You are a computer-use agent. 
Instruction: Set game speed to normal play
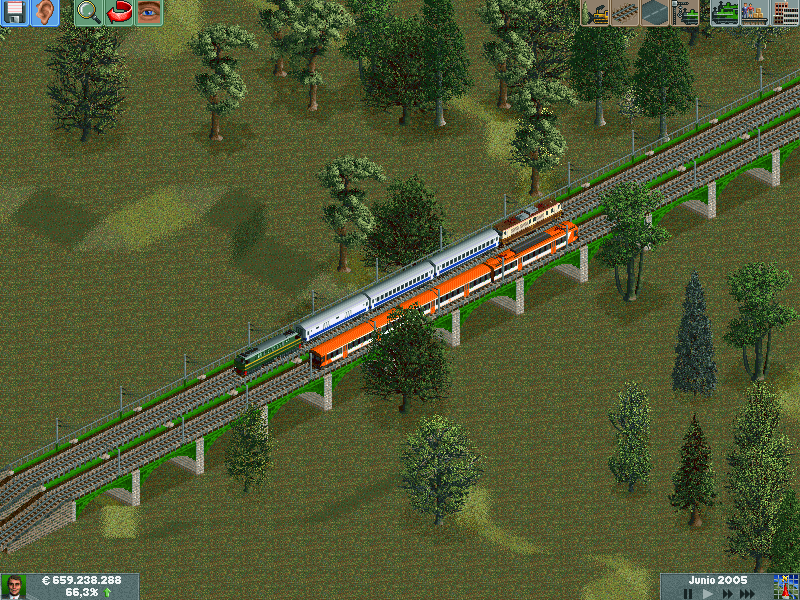tap(709, 593)
